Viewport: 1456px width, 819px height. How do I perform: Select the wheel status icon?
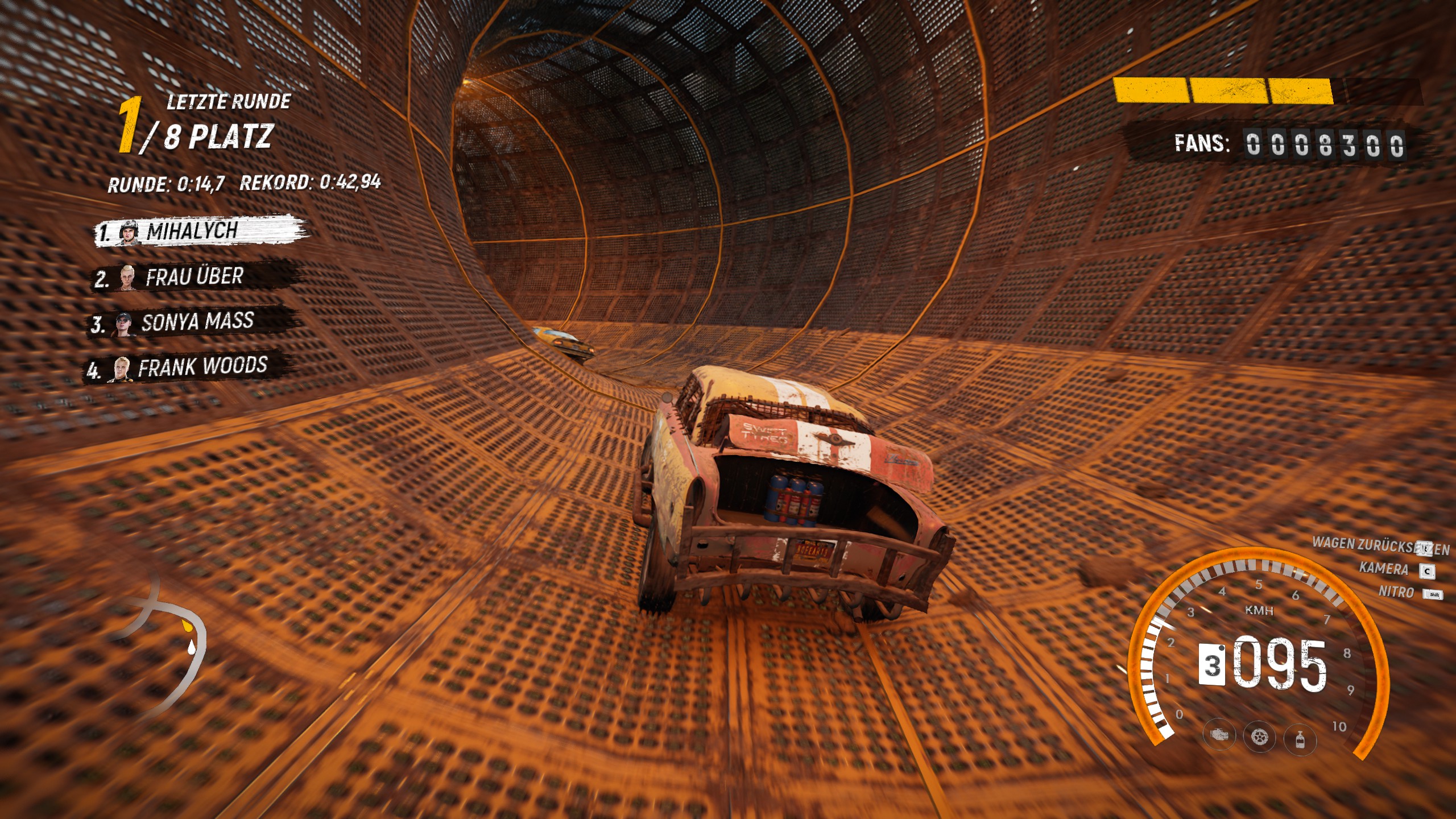[1259, 738]
